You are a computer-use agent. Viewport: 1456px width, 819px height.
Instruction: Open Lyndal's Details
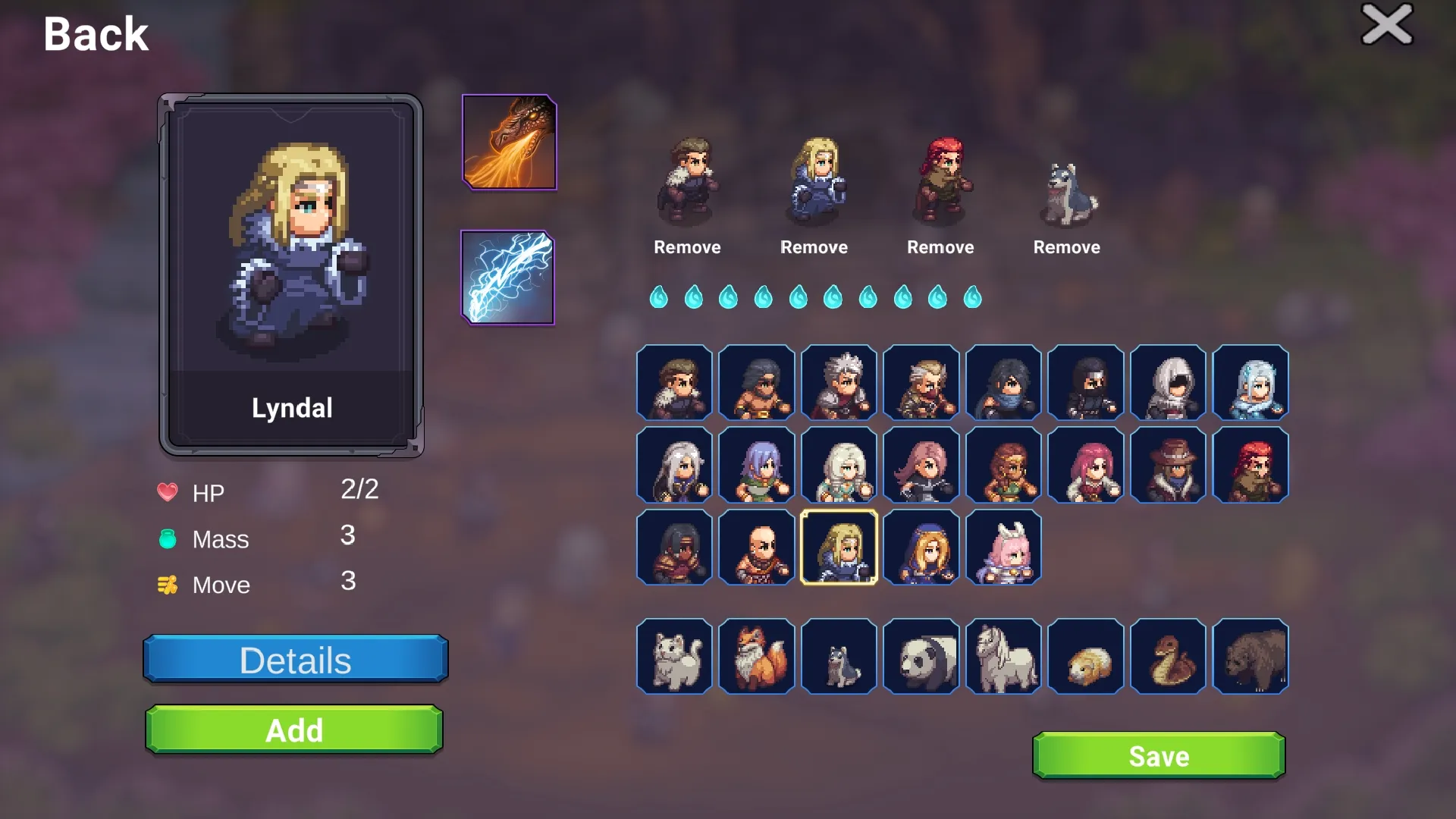point(295,660)
